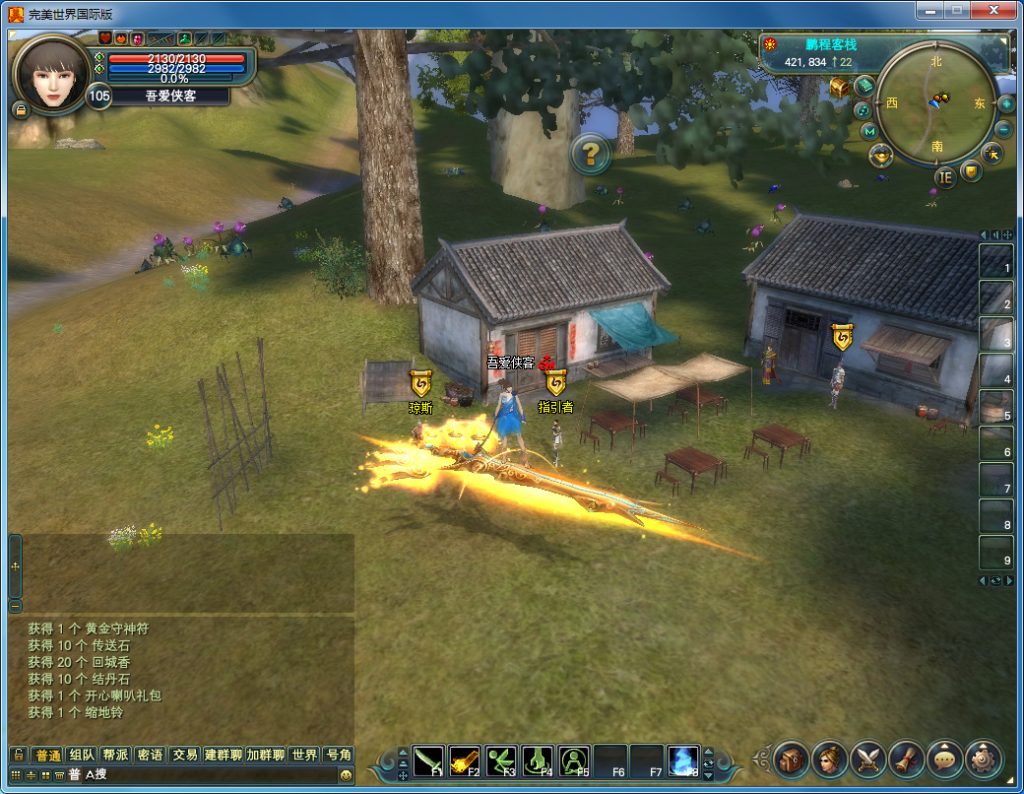Open the quest scroll button
The height and width of the screenshot is (794, 1024).
[x=906, y=760]
